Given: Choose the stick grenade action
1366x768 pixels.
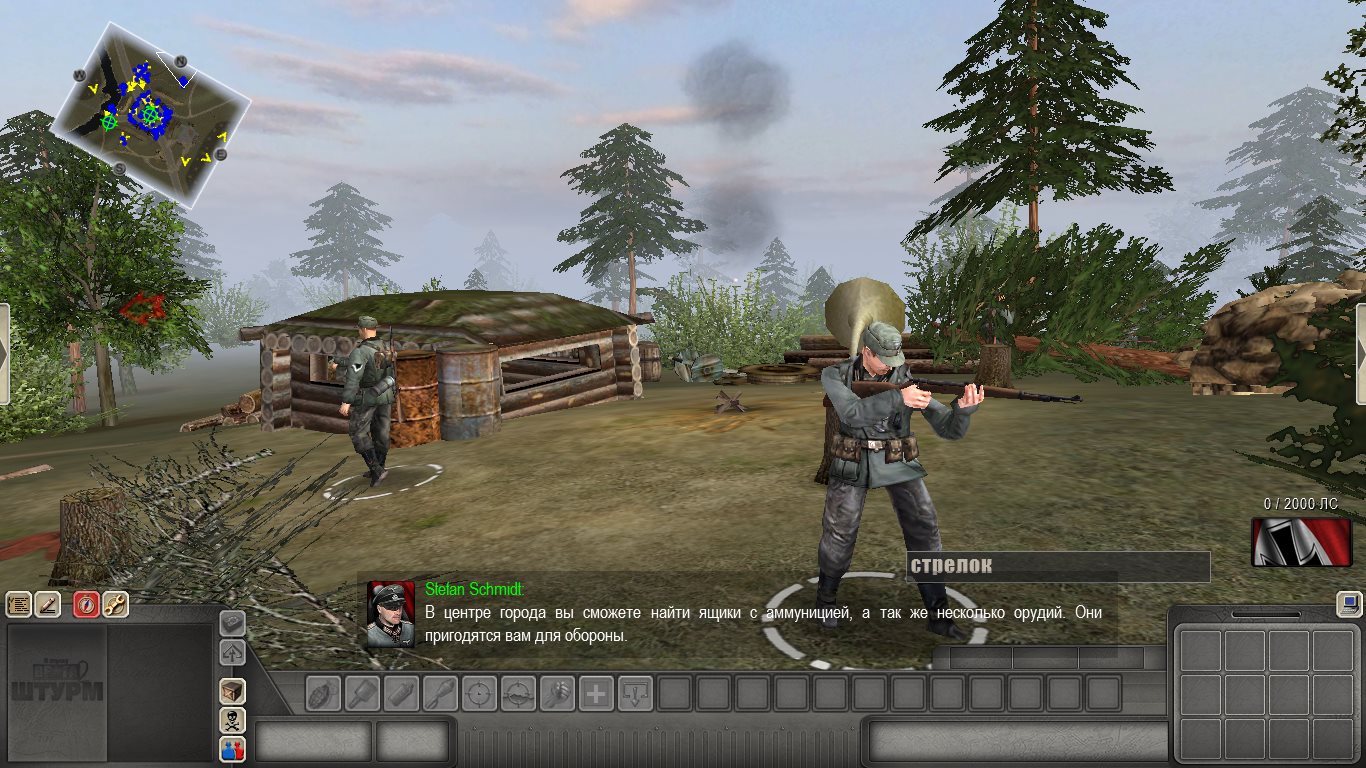Looking at the screenshot, I should coord(362,693).
